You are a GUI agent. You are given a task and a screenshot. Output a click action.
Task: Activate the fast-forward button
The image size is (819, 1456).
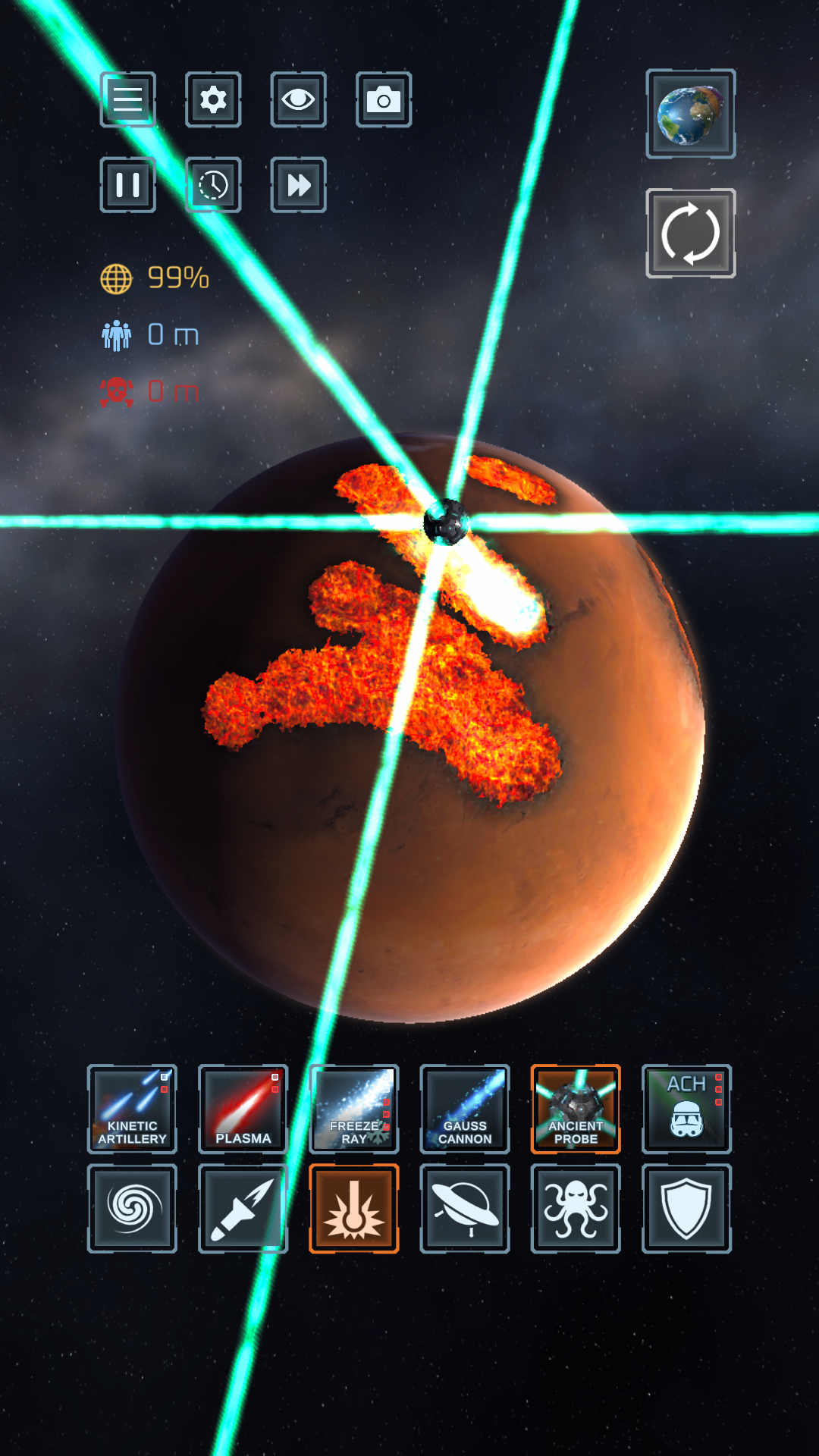298,185
